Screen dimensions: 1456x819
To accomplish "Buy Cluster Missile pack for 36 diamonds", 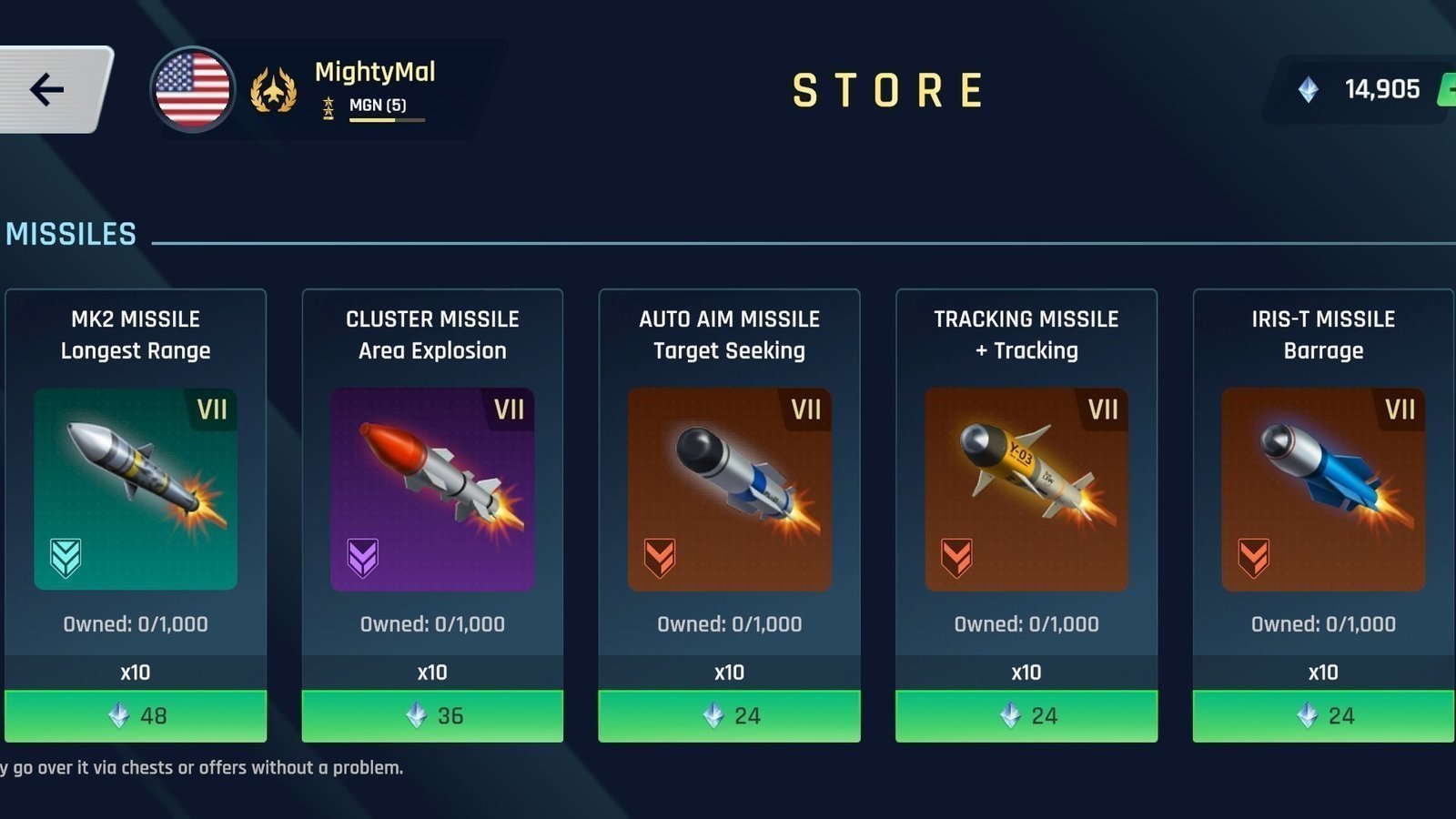I will point(432,716).
